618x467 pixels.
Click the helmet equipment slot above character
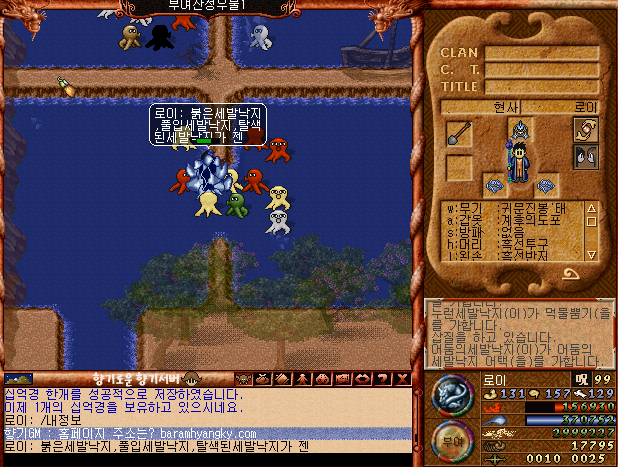(519, 129)
